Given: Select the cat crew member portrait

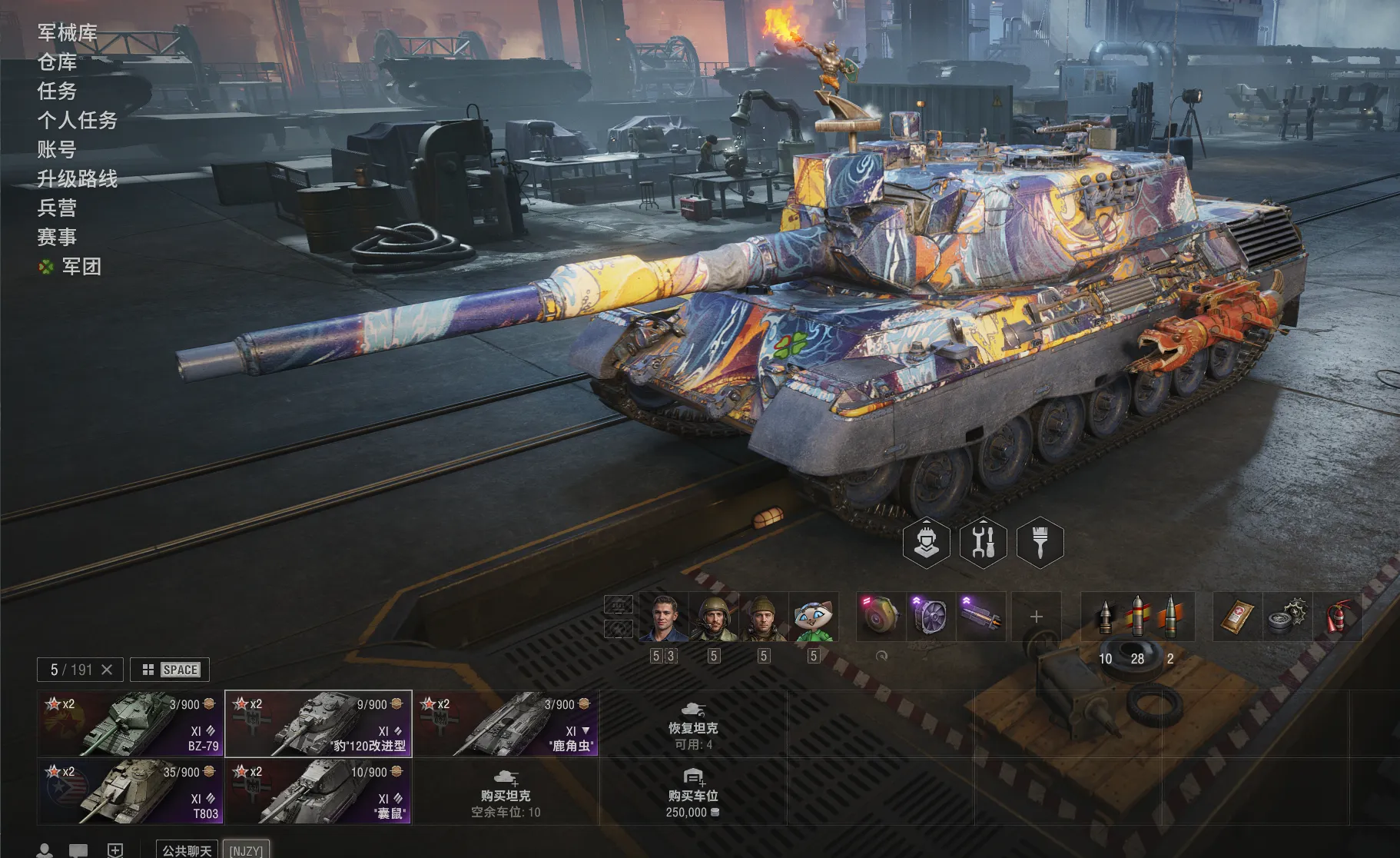Looking at the screenshot, I should (x=814, y=617).
